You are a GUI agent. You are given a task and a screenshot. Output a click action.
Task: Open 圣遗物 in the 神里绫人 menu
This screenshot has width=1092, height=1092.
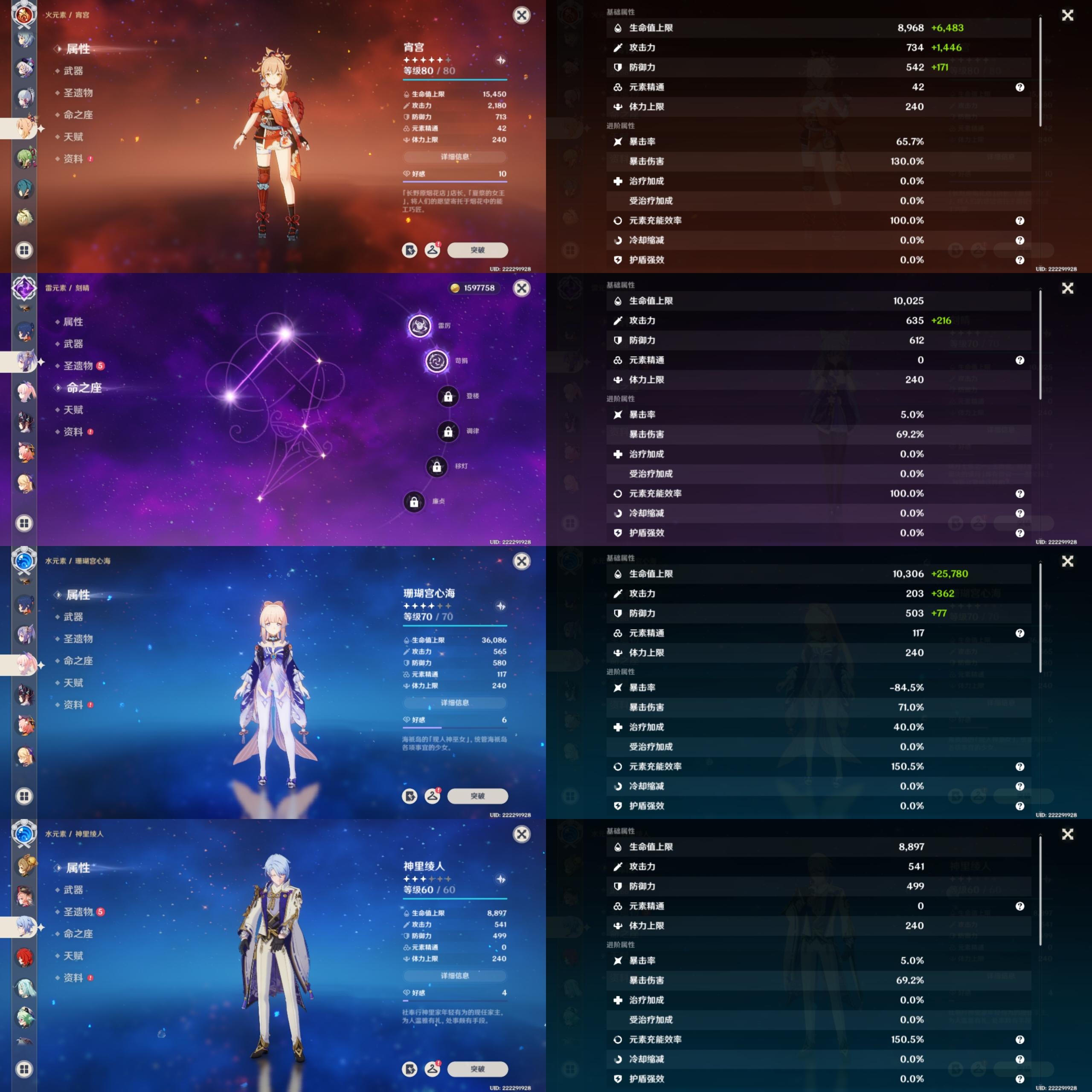(x=78, y=912)
